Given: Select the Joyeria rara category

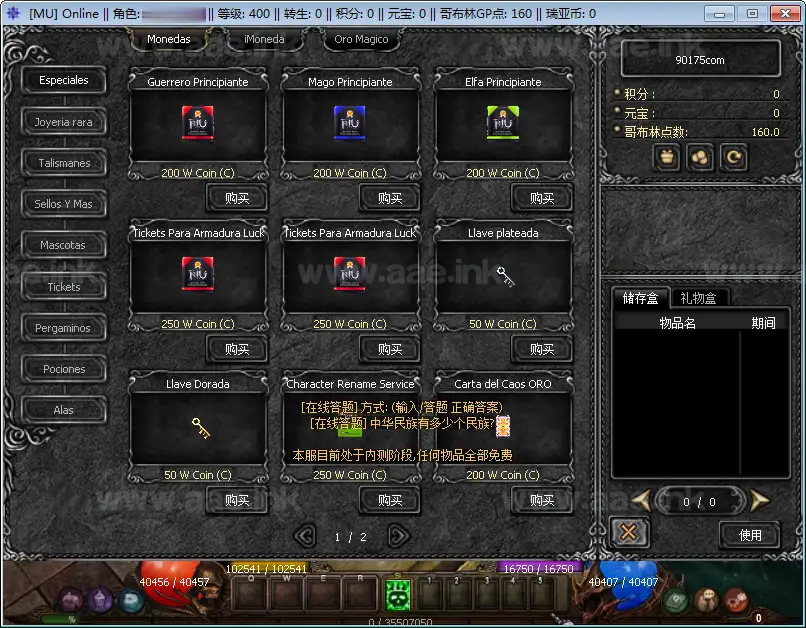Looking at the screenshot, I should point(64,122).
